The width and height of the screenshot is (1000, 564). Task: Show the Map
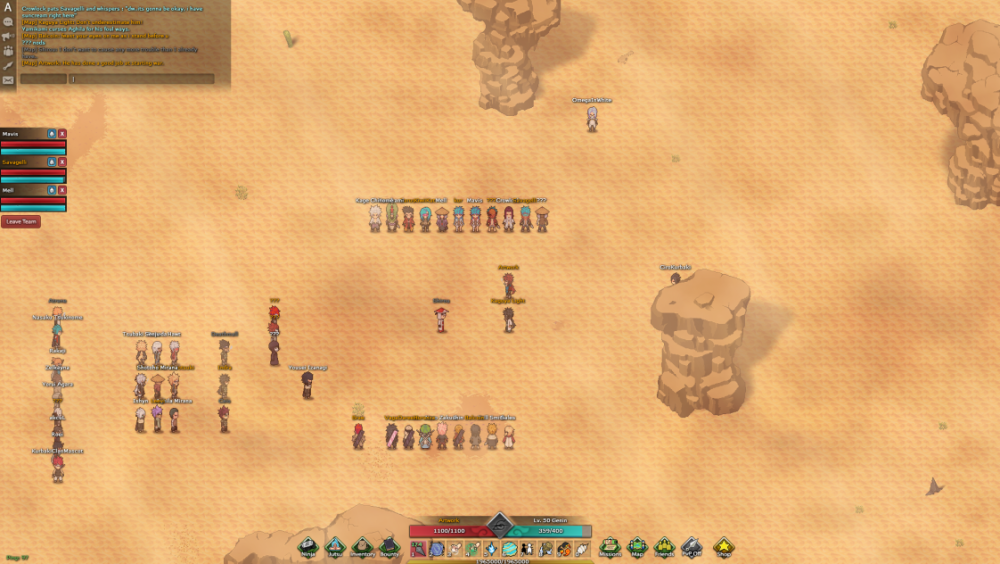(637, 546)
